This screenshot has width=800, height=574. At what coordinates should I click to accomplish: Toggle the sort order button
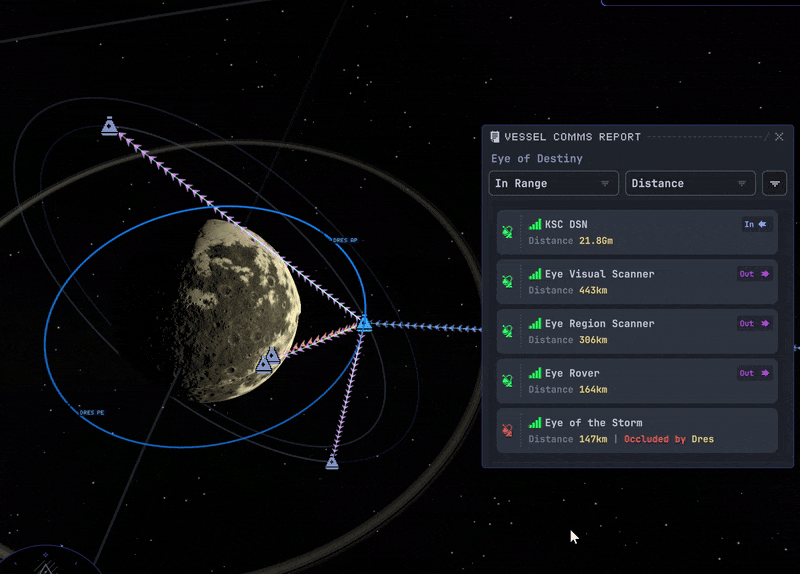tap(774, 184)
